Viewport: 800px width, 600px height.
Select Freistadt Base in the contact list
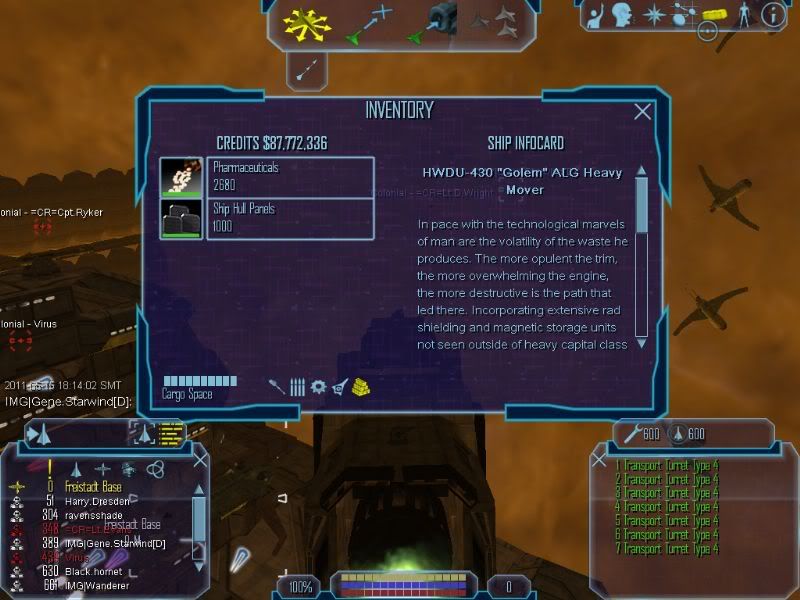pos(96,487)
